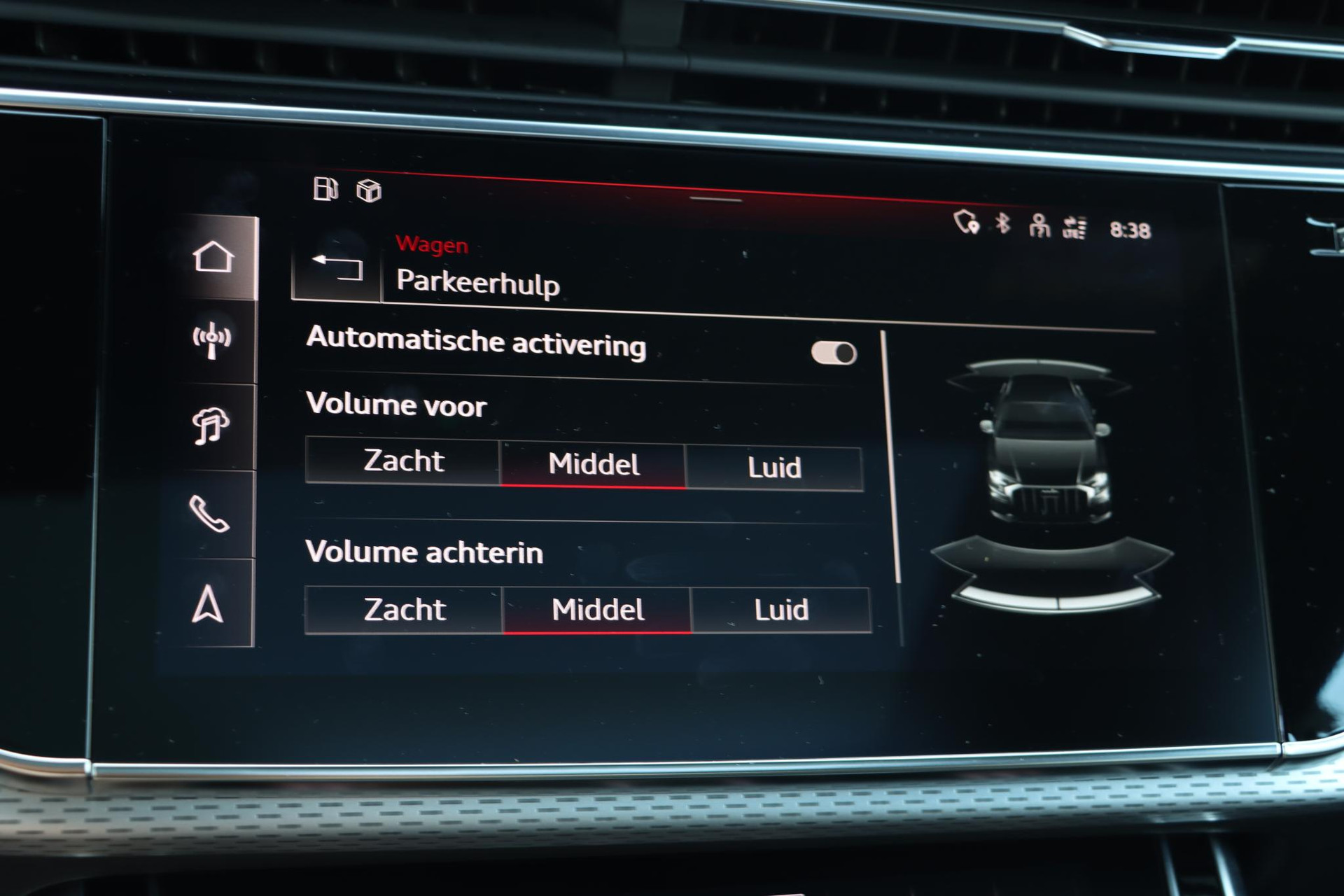Set Volume achterin to Zacht

(x=404, y=610)
